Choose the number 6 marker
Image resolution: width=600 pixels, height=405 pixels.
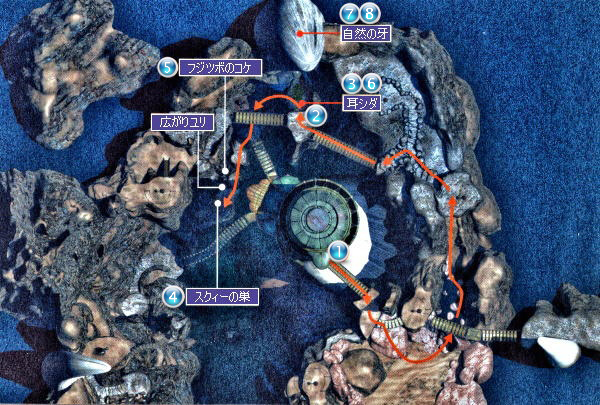coord(371,85)
